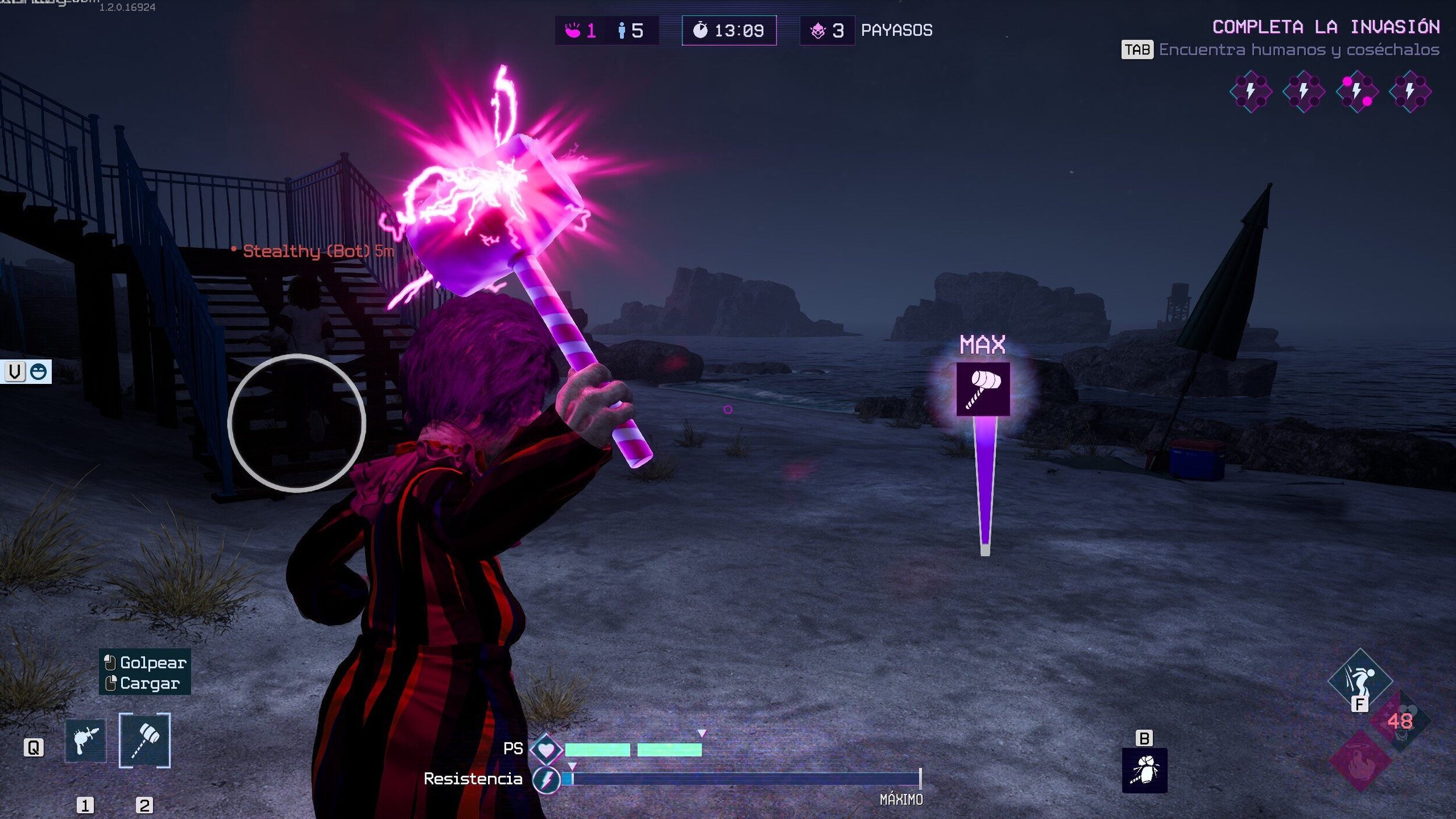Select the Payasos klown count icon
Image resolution: width=1456 pixels, height=819 pixels.
(x=818, y=30)
